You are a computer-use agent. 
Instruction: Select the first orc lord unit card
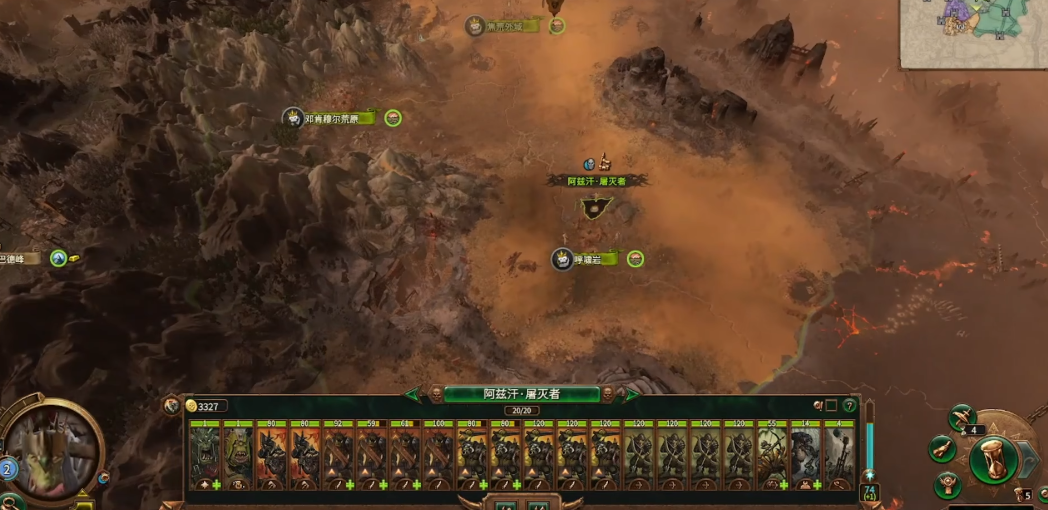click(204, 456)
